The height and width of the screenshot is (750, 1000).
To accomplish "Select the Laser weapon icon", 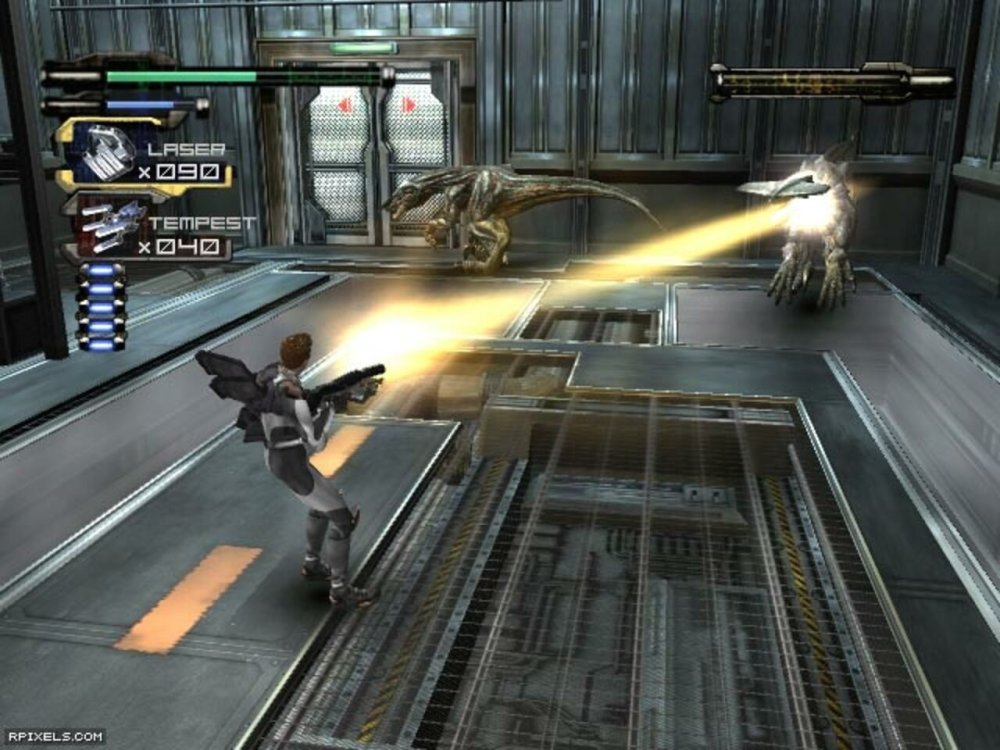I will tap(103, 153).
